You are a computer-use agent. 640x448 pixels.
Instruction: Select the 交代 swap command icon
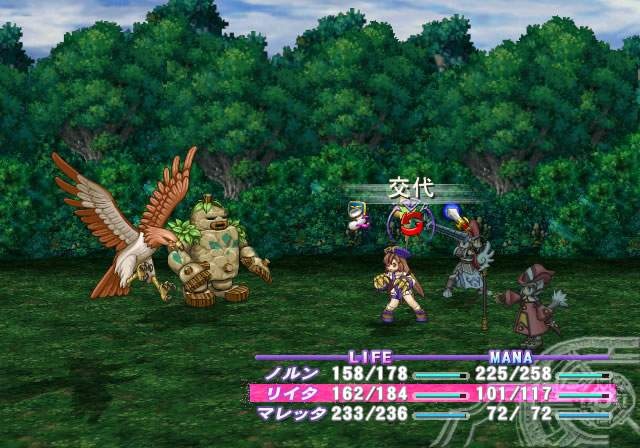click(x=410, y=223)
